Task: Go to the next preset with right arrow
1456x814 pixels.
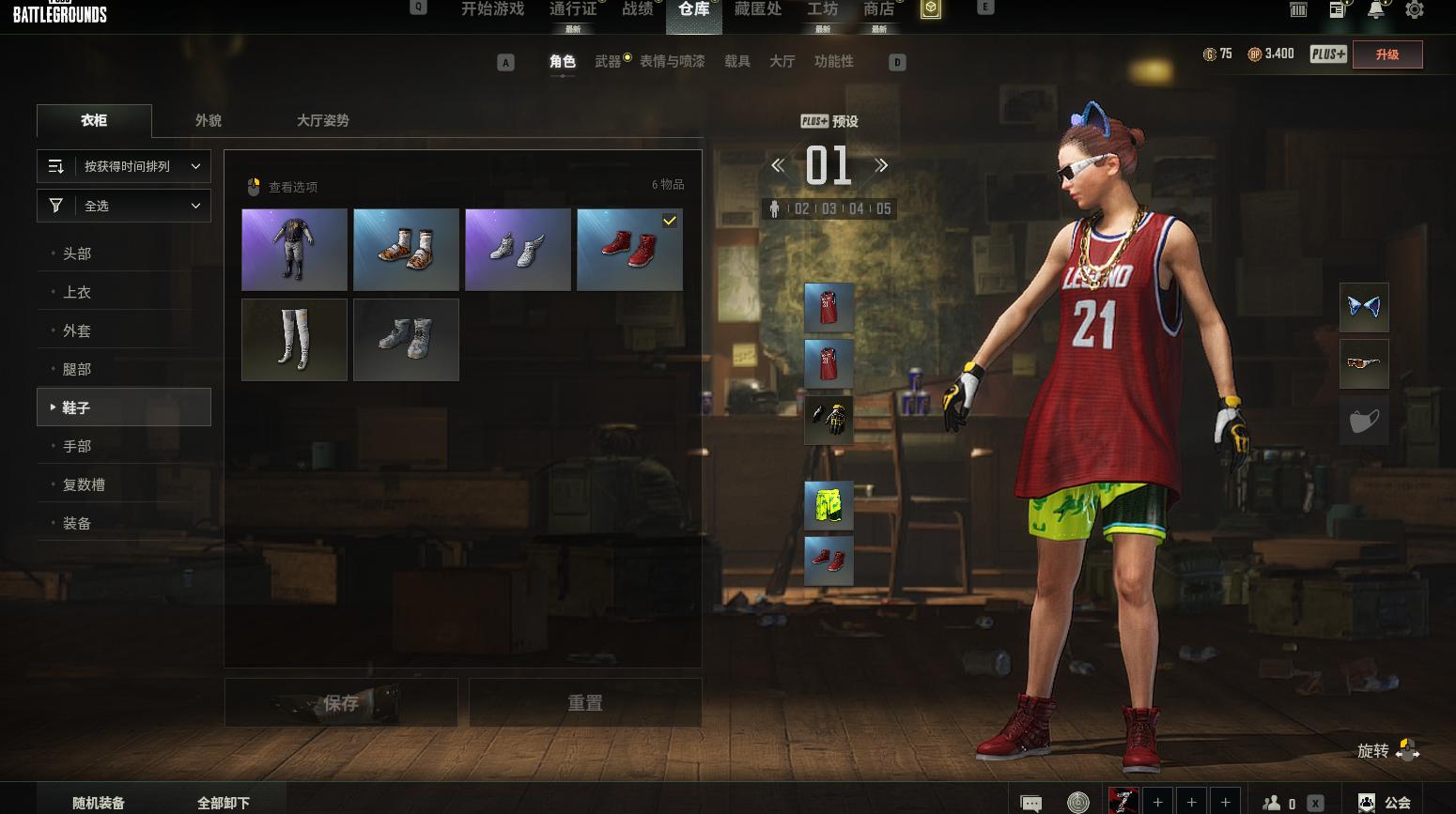Action: [881, 166]
